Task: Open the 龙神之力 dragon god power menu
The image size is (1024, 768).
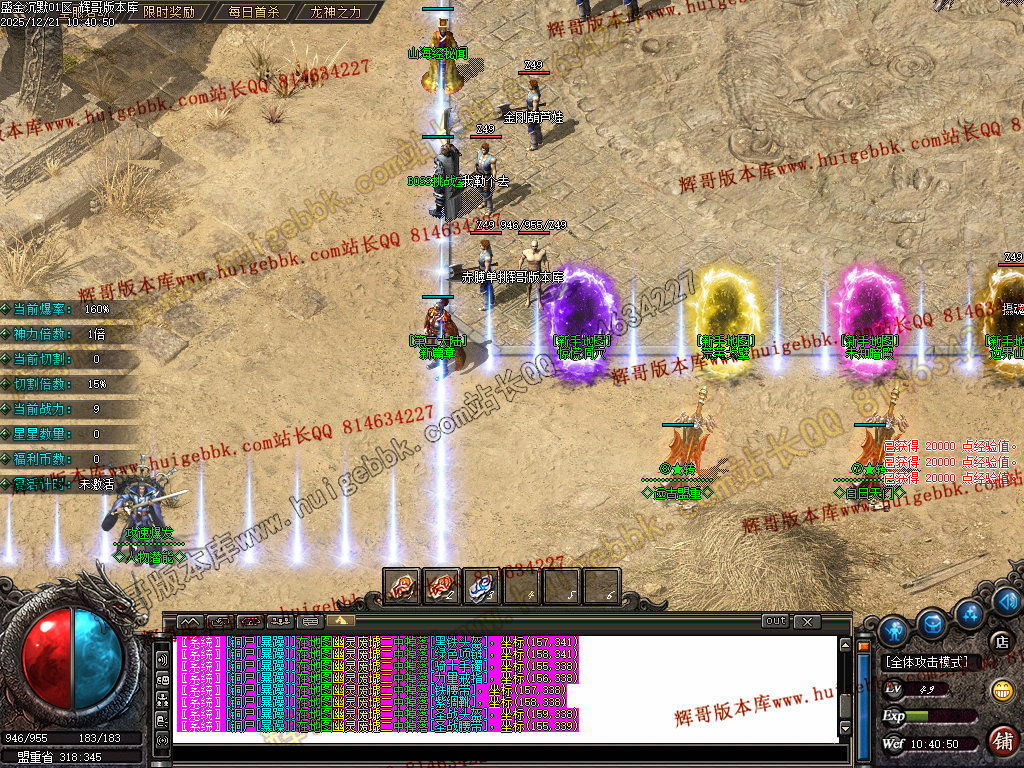Action: point(335,13)
